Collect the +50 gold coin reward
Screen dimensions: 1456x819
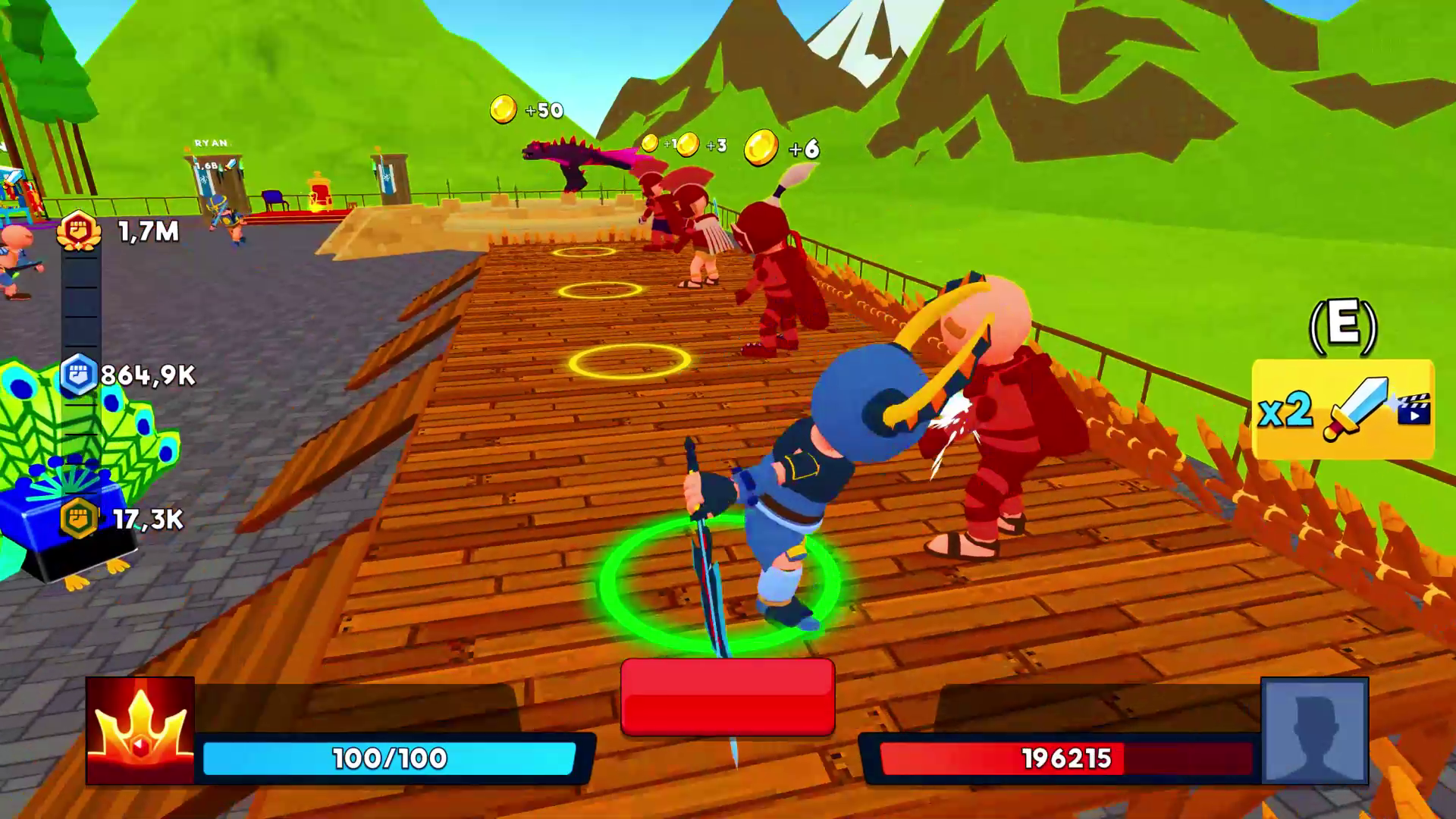point(504,108)
